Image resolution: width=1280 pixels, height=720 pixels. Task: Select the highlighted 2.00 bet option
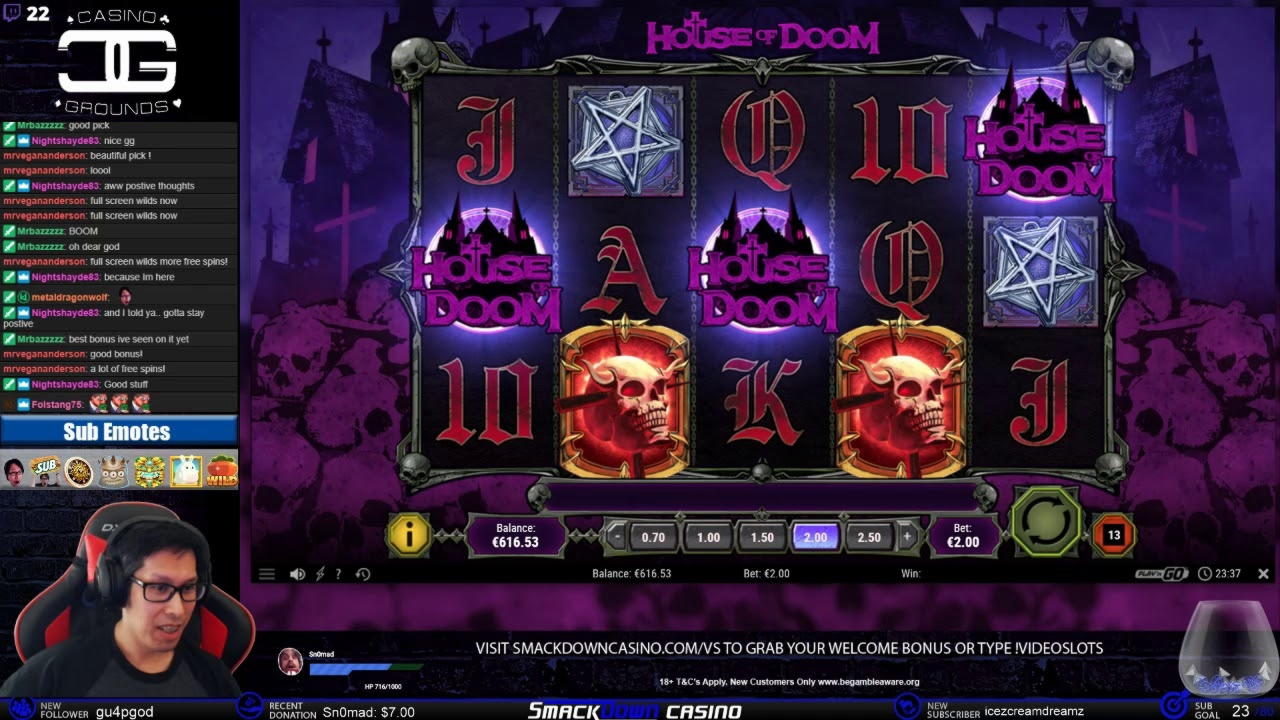[816, 537]
